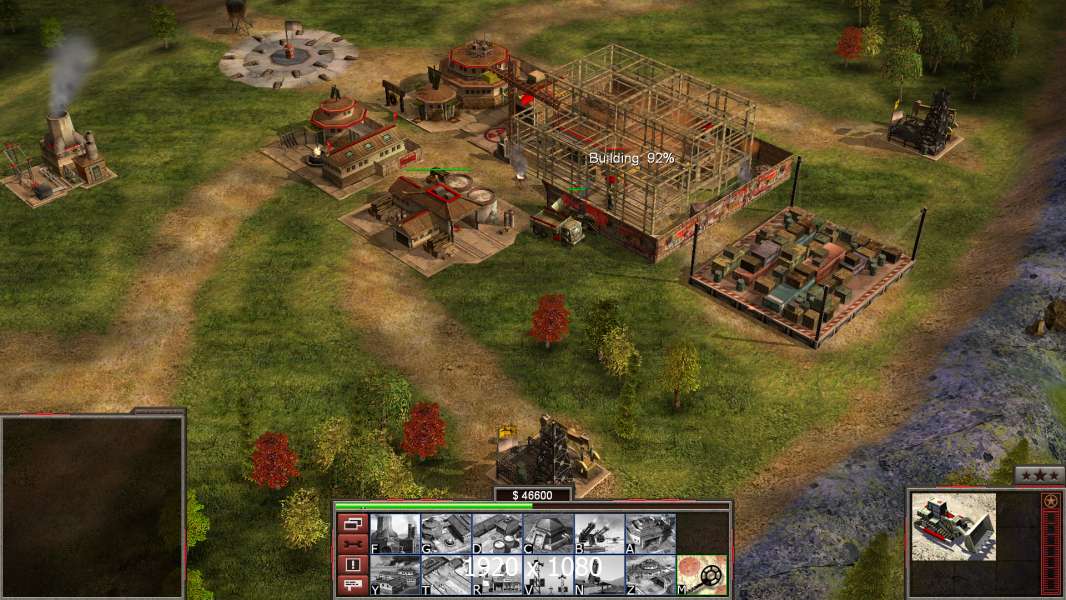This screenshot has height=600, width=1066.
Task: Choose the barracks build icon marked G
Action: pos(446,533)
